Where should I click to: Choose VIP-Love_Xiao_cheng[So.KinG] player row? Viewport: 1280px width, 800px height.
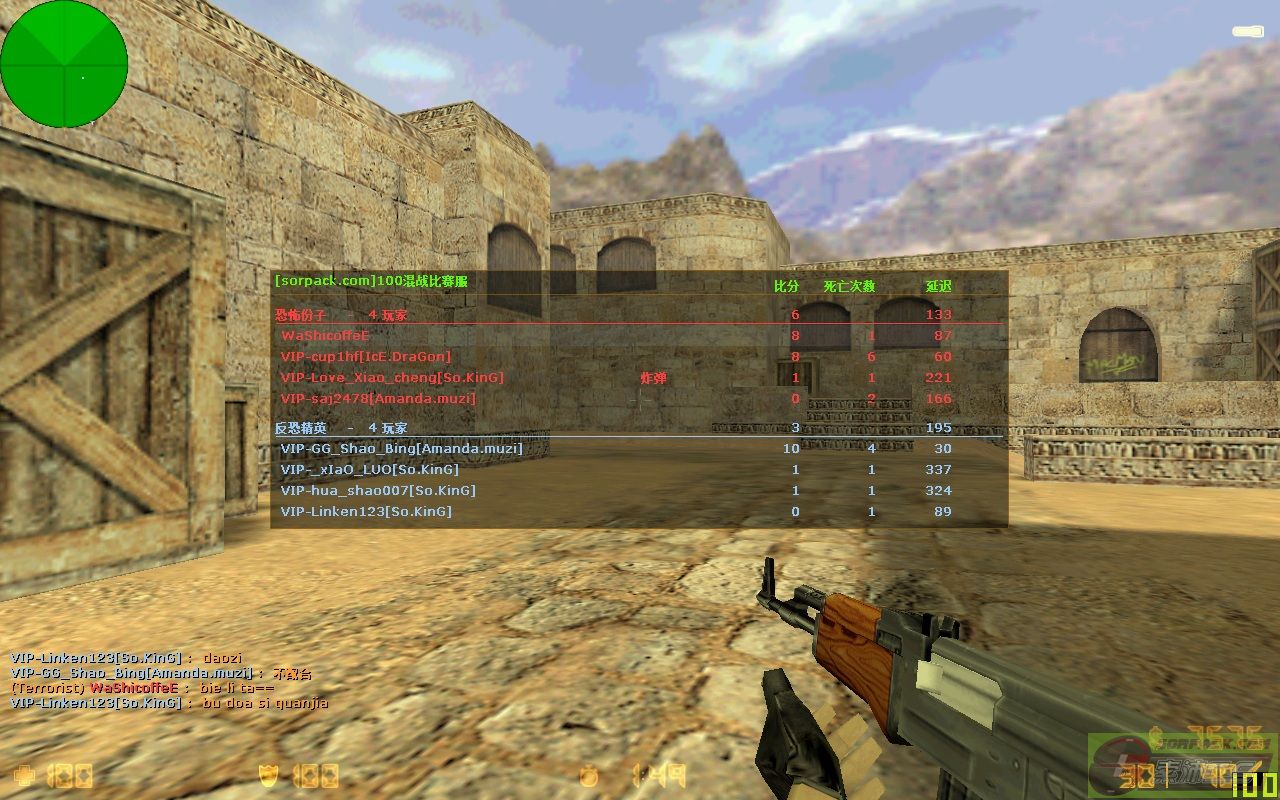(x=392, y=378)
